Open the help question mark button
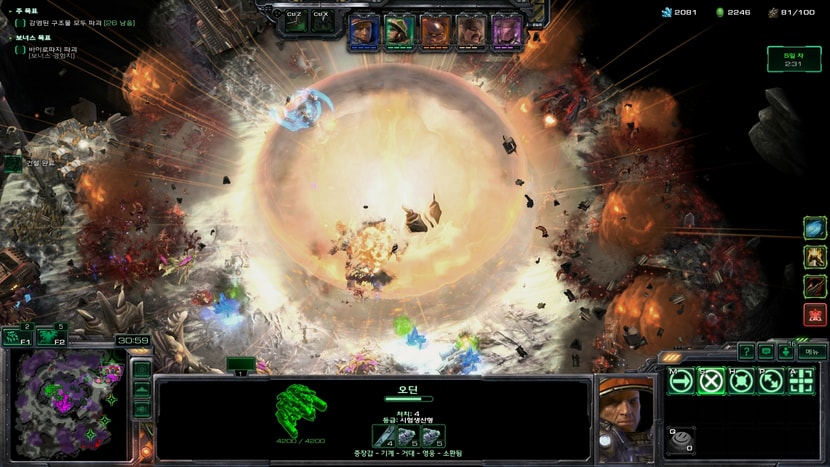The image size is (830, 467). (x=746, y=352)
